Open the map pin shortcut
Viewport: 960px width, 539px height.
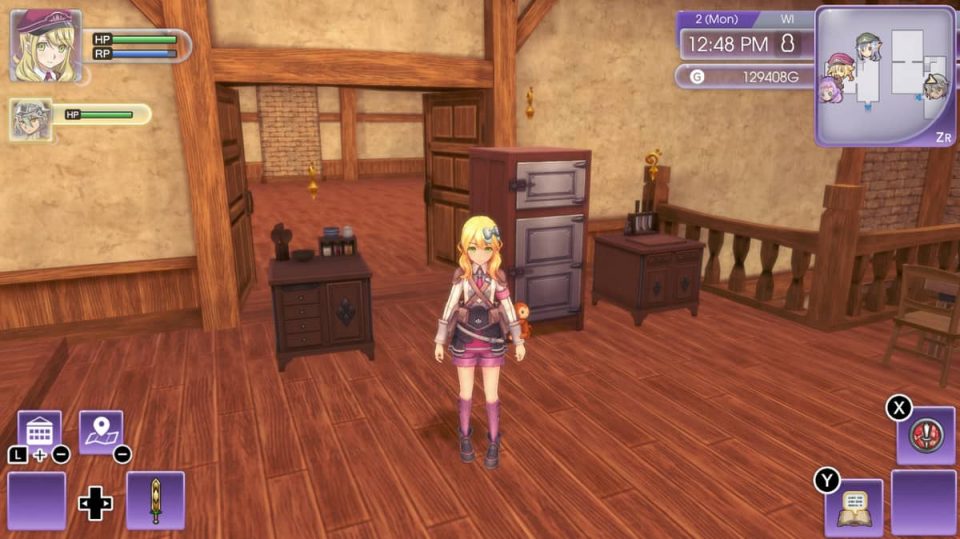101,432
